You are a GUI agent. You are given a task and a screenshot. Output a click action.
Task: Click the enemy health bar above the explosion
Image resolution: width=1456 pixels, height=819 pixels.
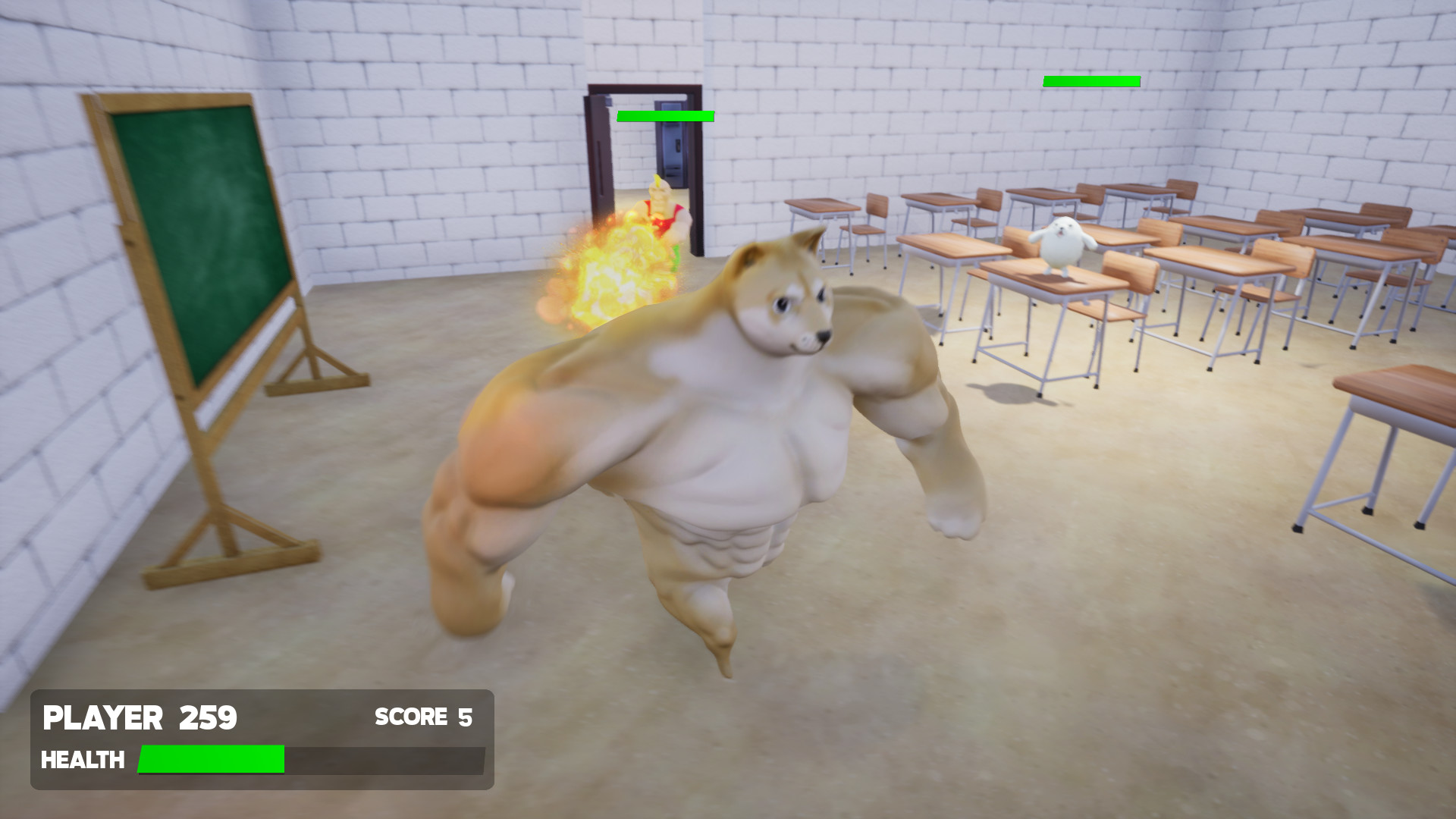click(665, 117)
